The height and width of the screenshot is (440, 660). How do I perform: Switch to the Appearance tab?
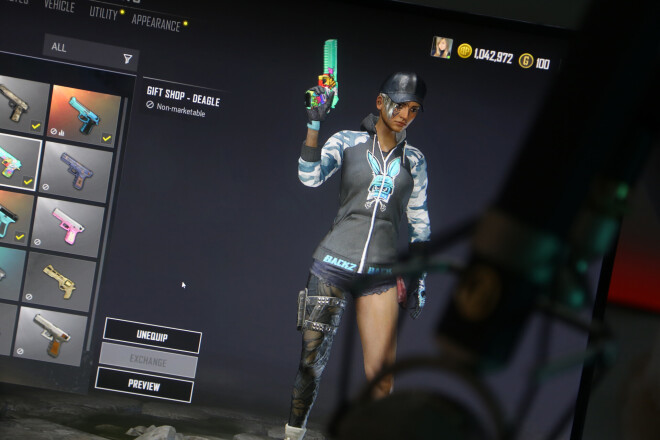tap(155, 21)
